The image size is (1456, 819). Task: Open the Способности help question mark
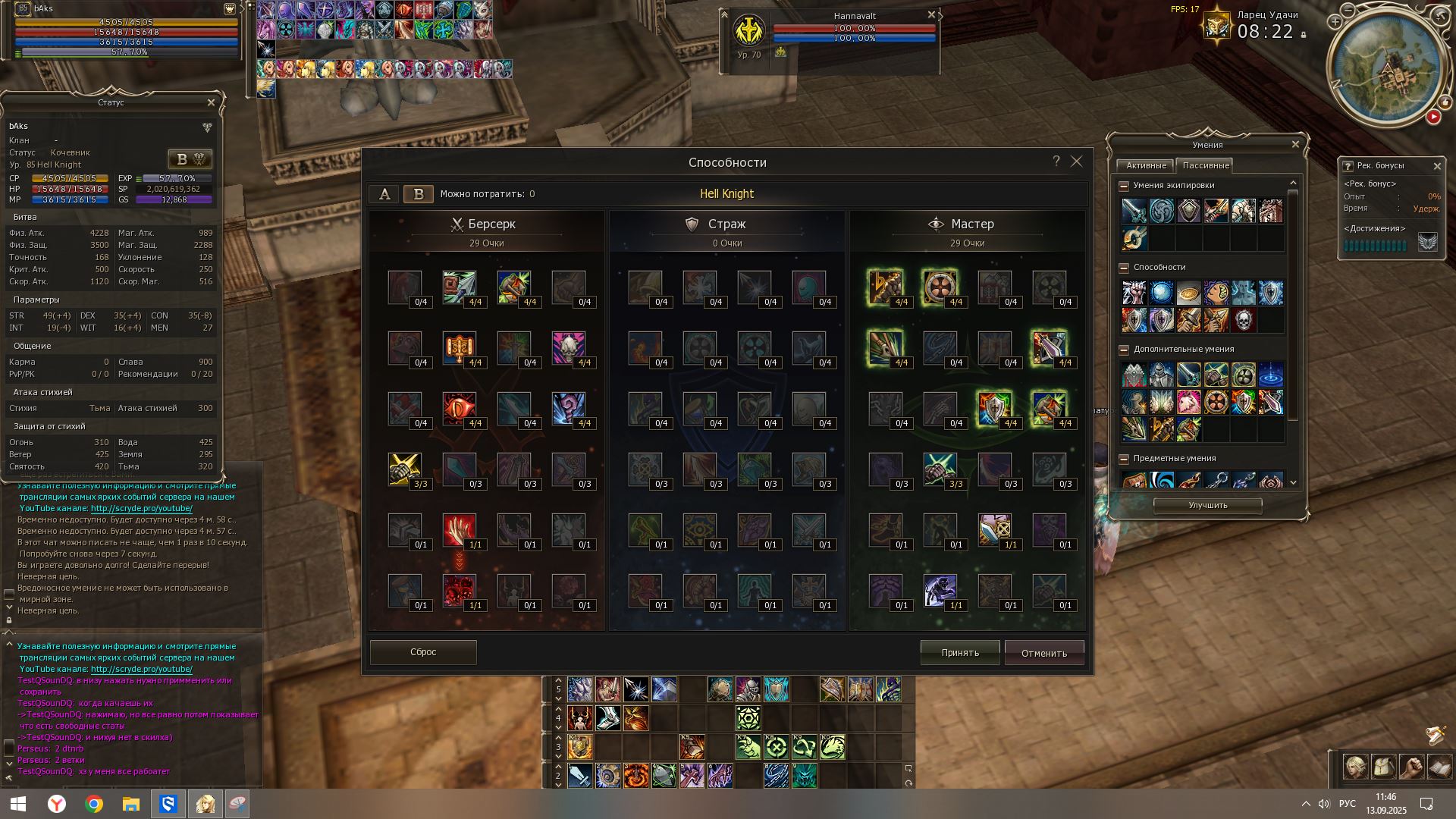[1056, 161]
